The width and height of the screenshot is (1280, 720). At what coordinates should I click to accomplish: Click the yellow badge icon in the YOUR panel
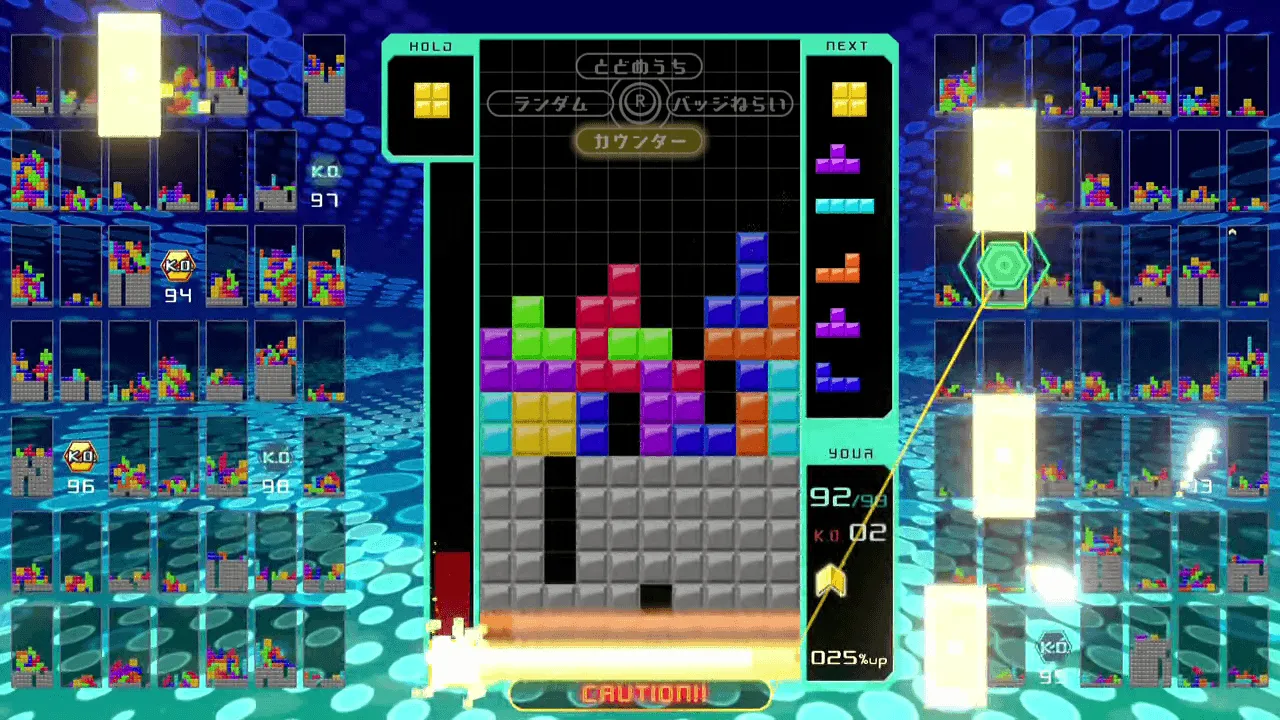(x=835, y=580)
